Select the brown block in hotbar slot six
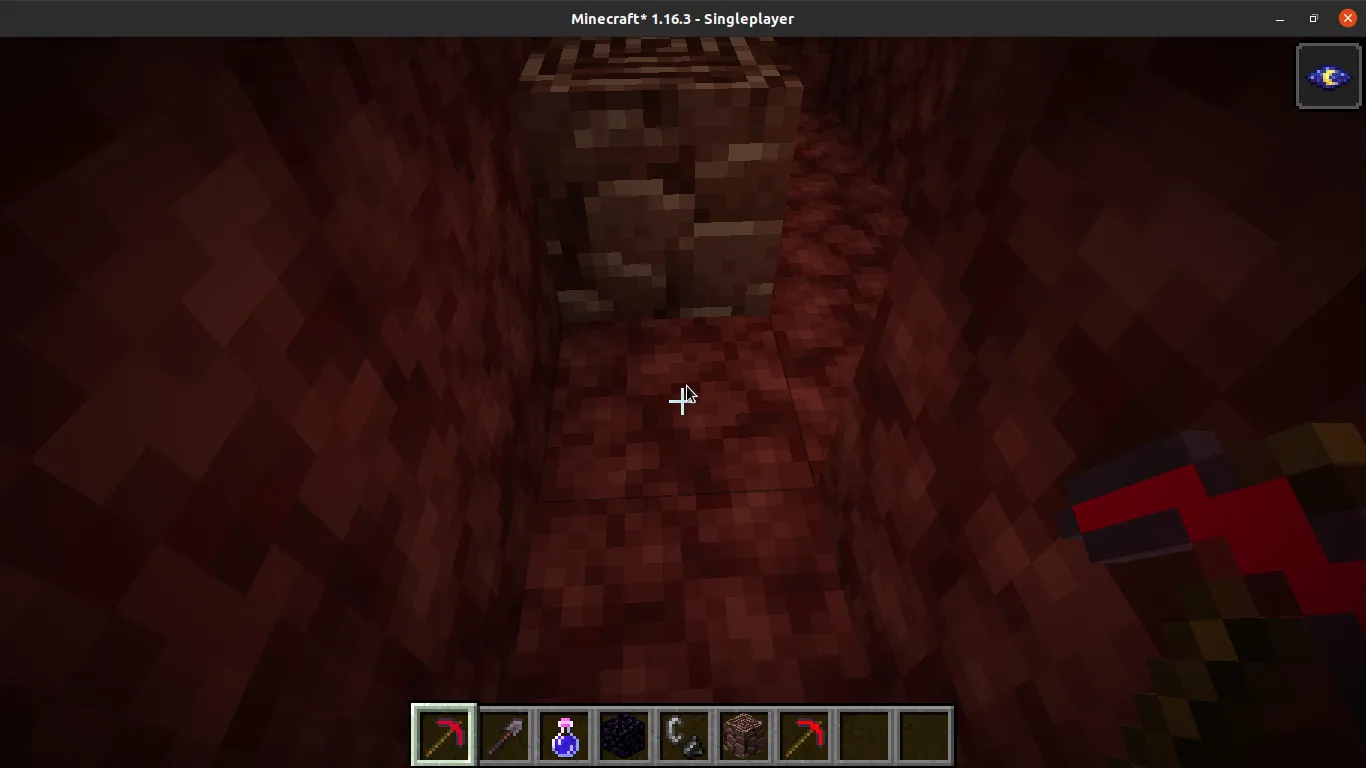Screen dimensions: 1366x768 [x=743, y=735]
